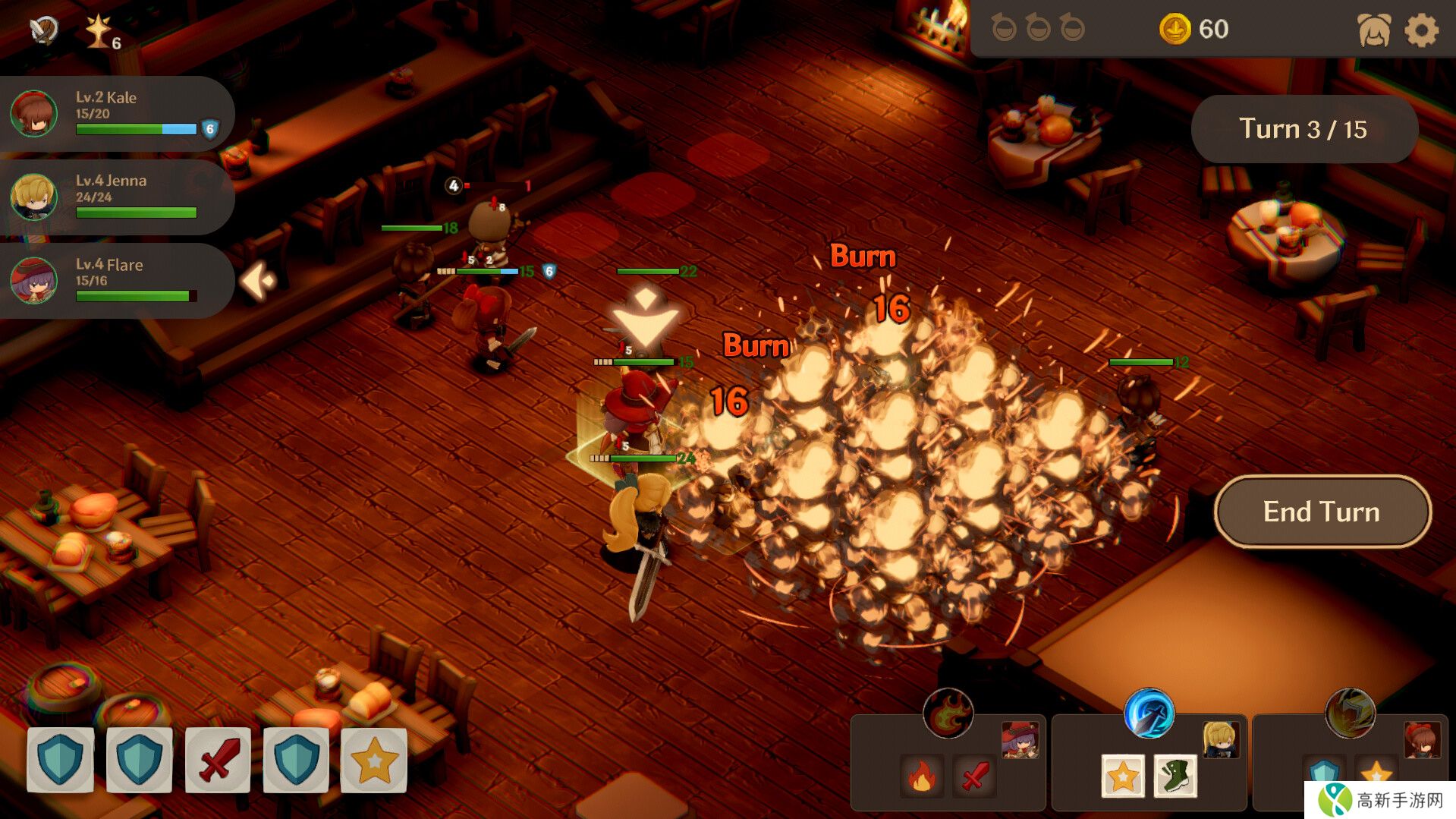
Task: End the current turn
Action: [x=1322, y=512]
